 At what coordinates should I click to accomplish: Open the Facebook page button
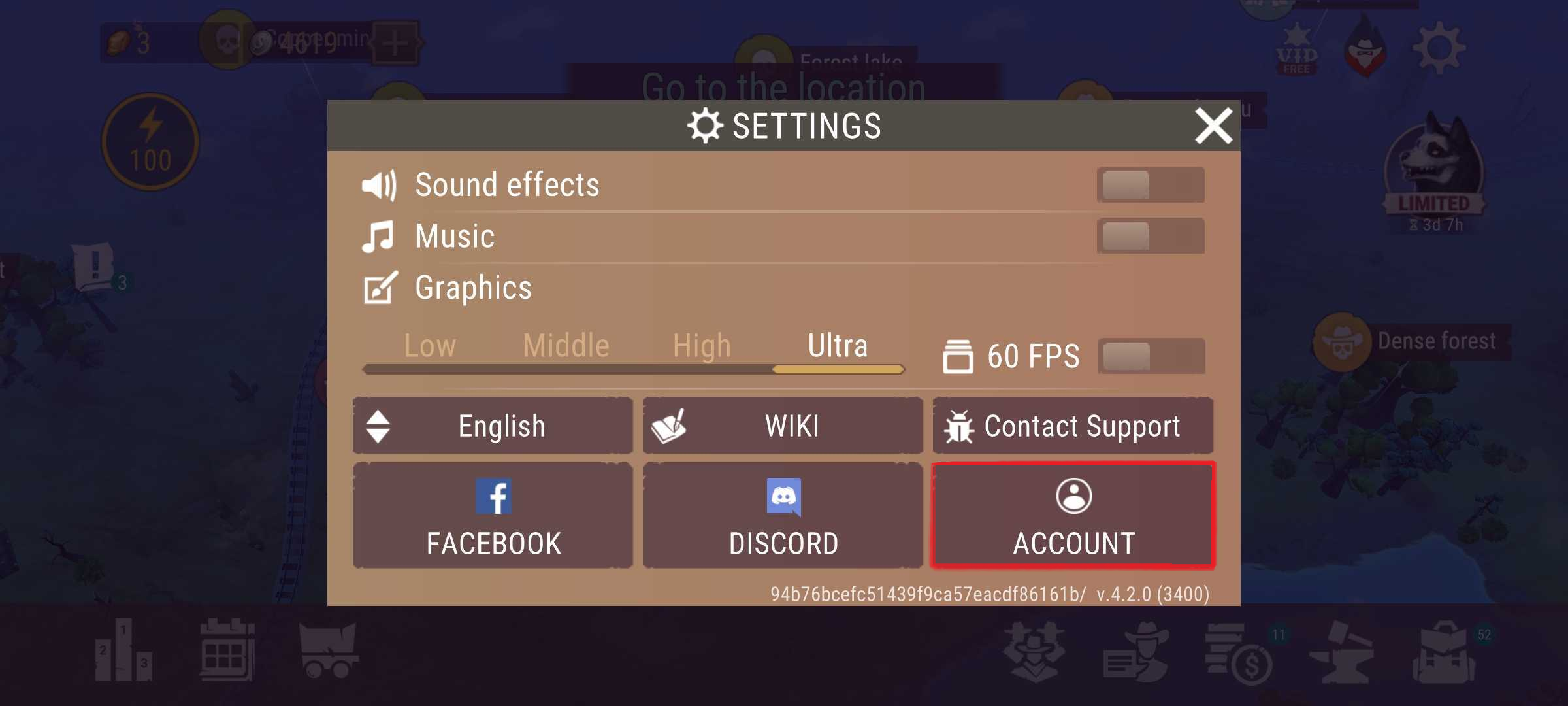pos(493,516)
